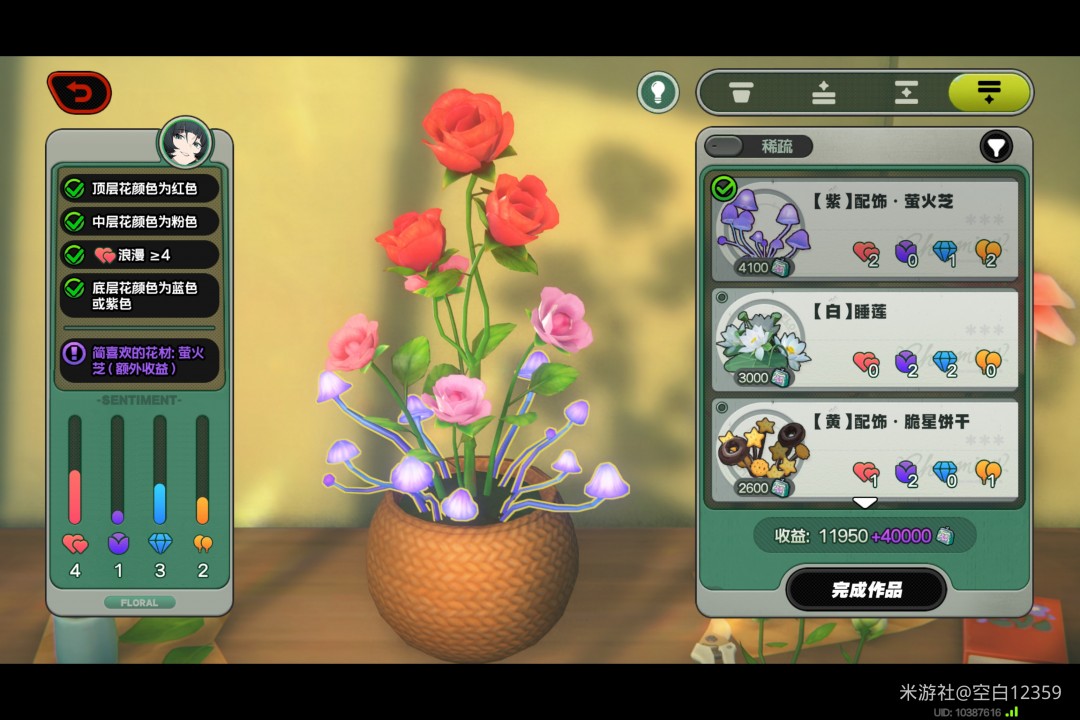This screenshot has width=1080, height=720.
Task: Choose the 睡莲 white water lily item
Action: coord(865,340)
